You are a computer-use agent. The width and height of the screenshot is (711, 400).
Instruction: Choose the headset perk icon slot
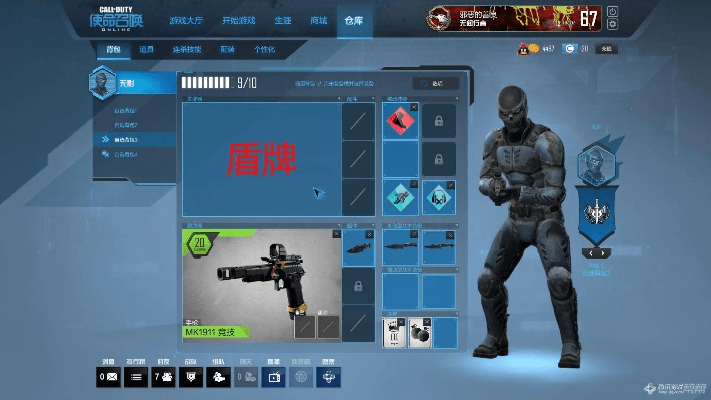point(439,196)
